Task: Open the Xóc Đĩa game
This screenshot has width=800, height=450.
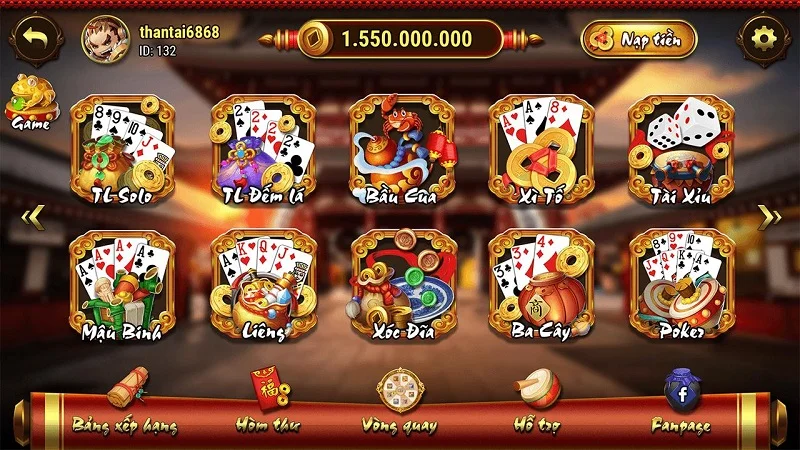Action: 402,286
